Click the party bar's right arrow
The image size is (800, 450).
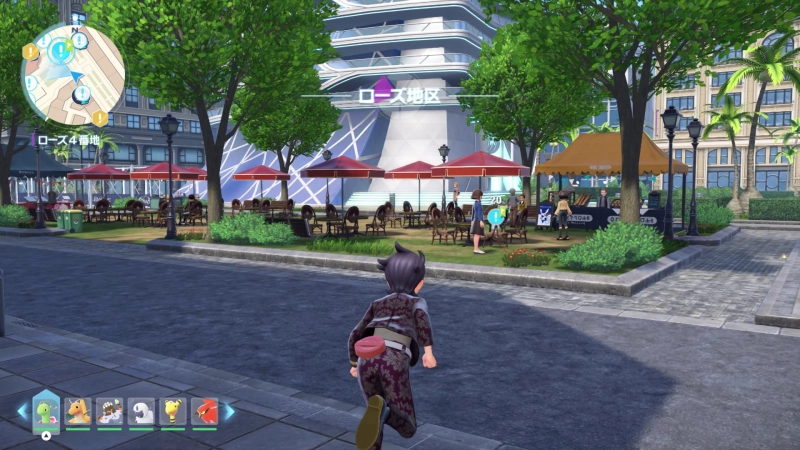[229, 411]
